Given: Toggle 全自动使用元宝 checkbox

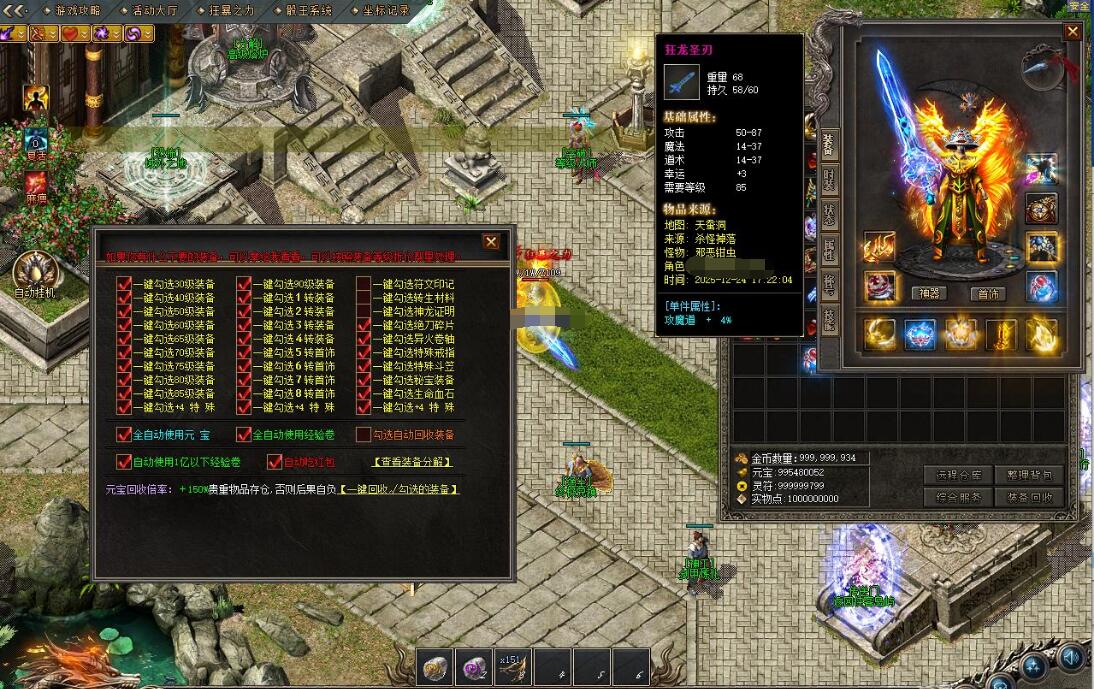Looking at the screenshot, I should click(124, 435).
